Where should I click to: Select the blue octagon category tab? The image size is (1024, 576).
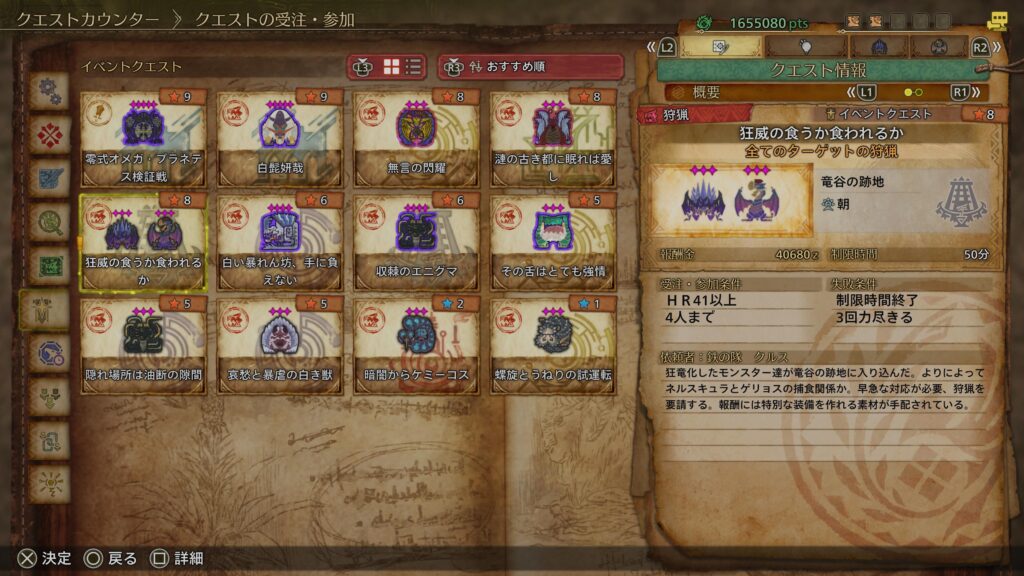(48, 353)
